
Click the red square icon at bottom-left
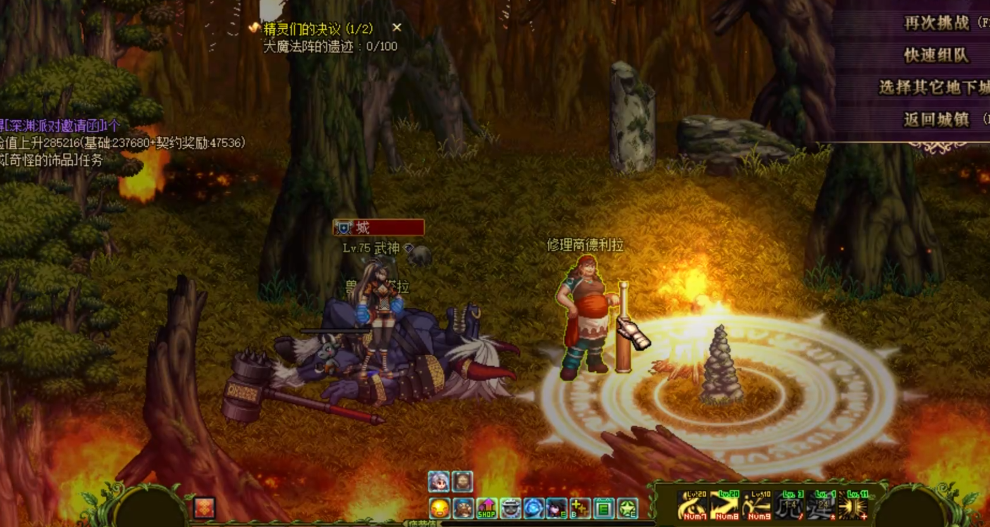point(205,508)
